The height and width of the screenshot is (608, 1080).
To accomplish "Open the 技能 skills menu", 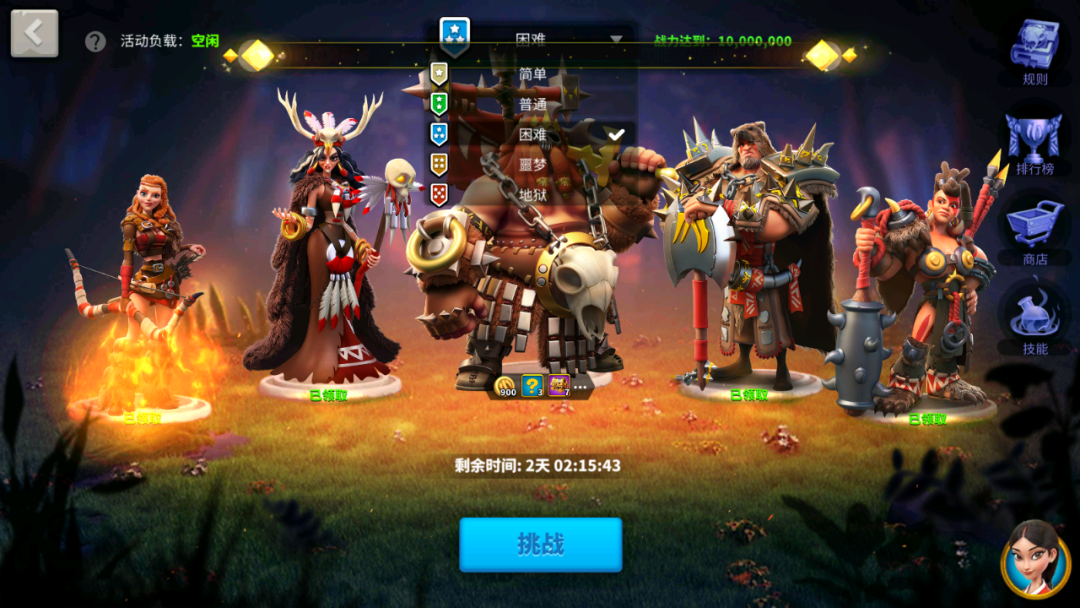I will (1035, 320).
